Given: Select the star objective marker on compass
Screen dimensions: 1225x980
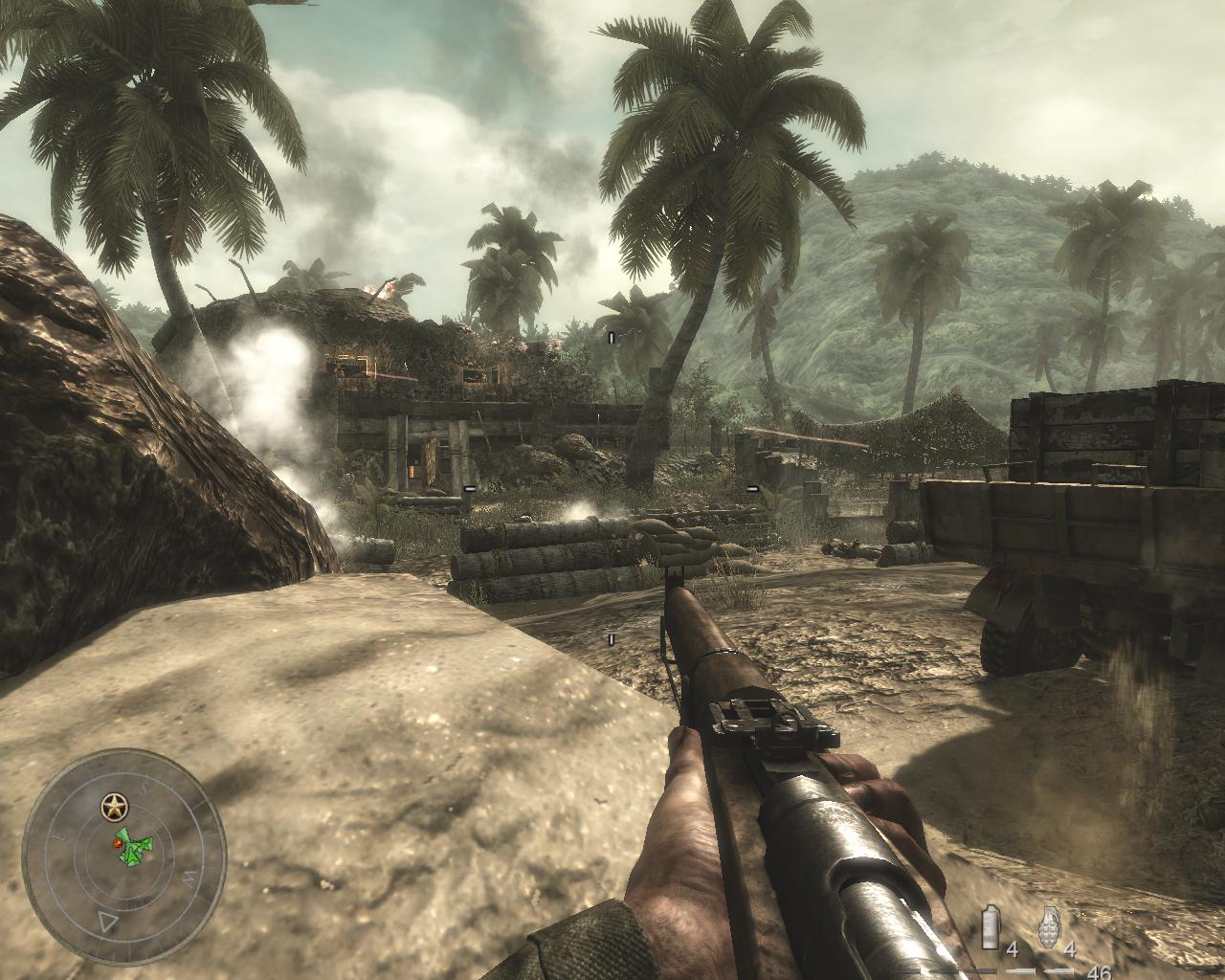Looking at the screenshot, I should [115, 805].
